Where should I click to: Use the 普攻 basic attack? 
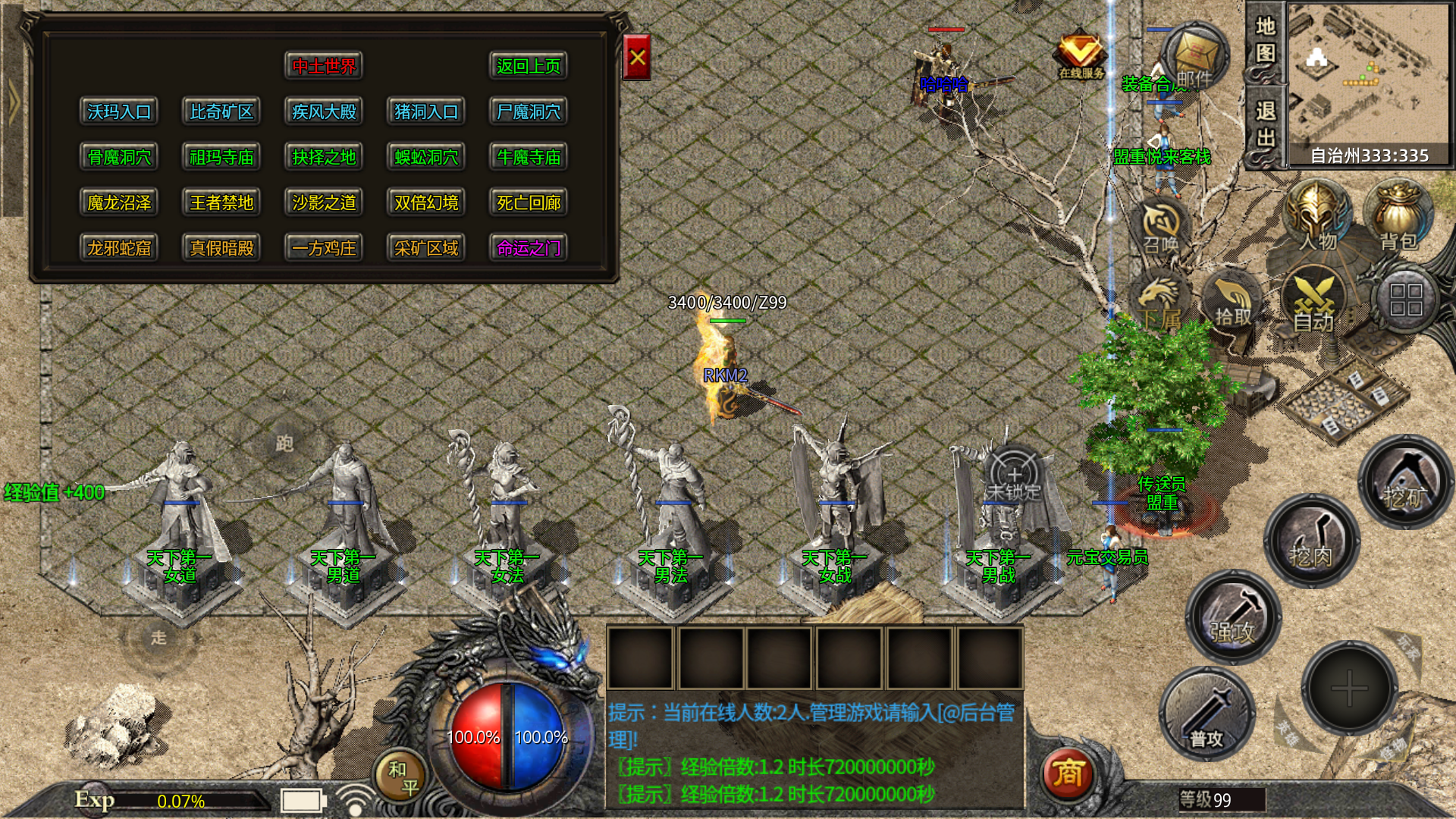(x=1207, y=714)
